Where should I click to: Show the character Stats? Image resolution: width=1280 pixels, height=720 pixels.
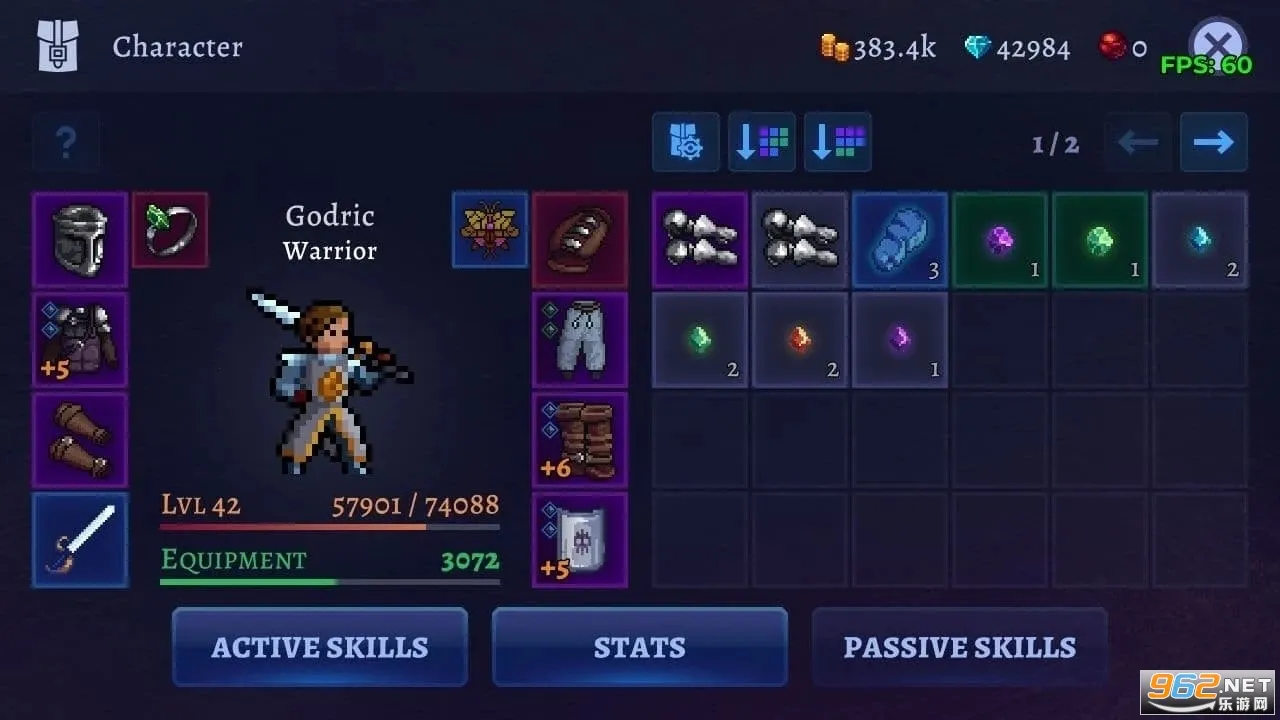click(640, 647)
